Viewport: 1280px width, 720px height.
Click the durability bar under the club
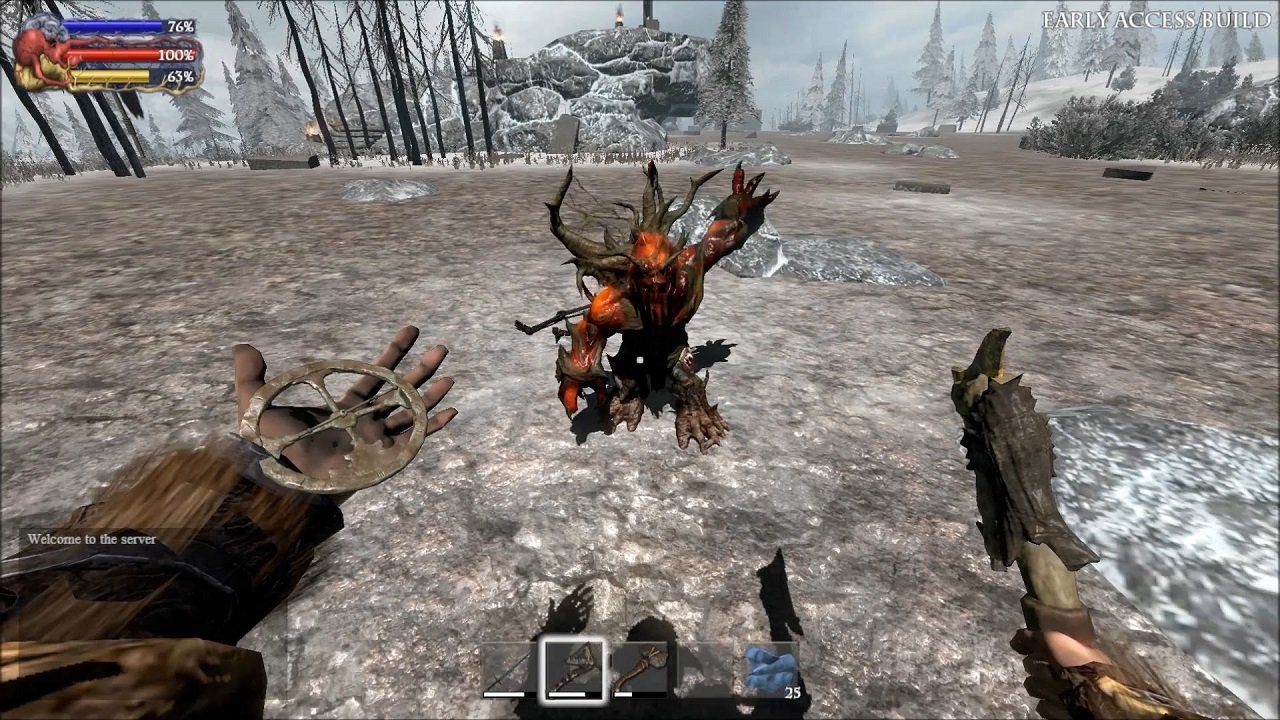[621, 693]
